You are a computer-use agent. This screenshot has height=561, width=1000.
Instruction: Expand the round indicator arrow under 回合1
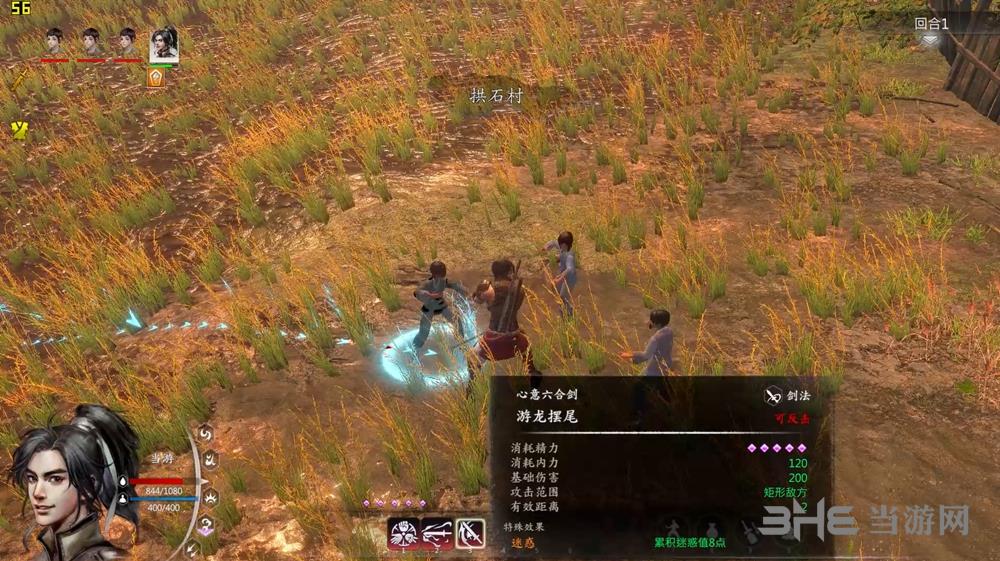(930, 41)
